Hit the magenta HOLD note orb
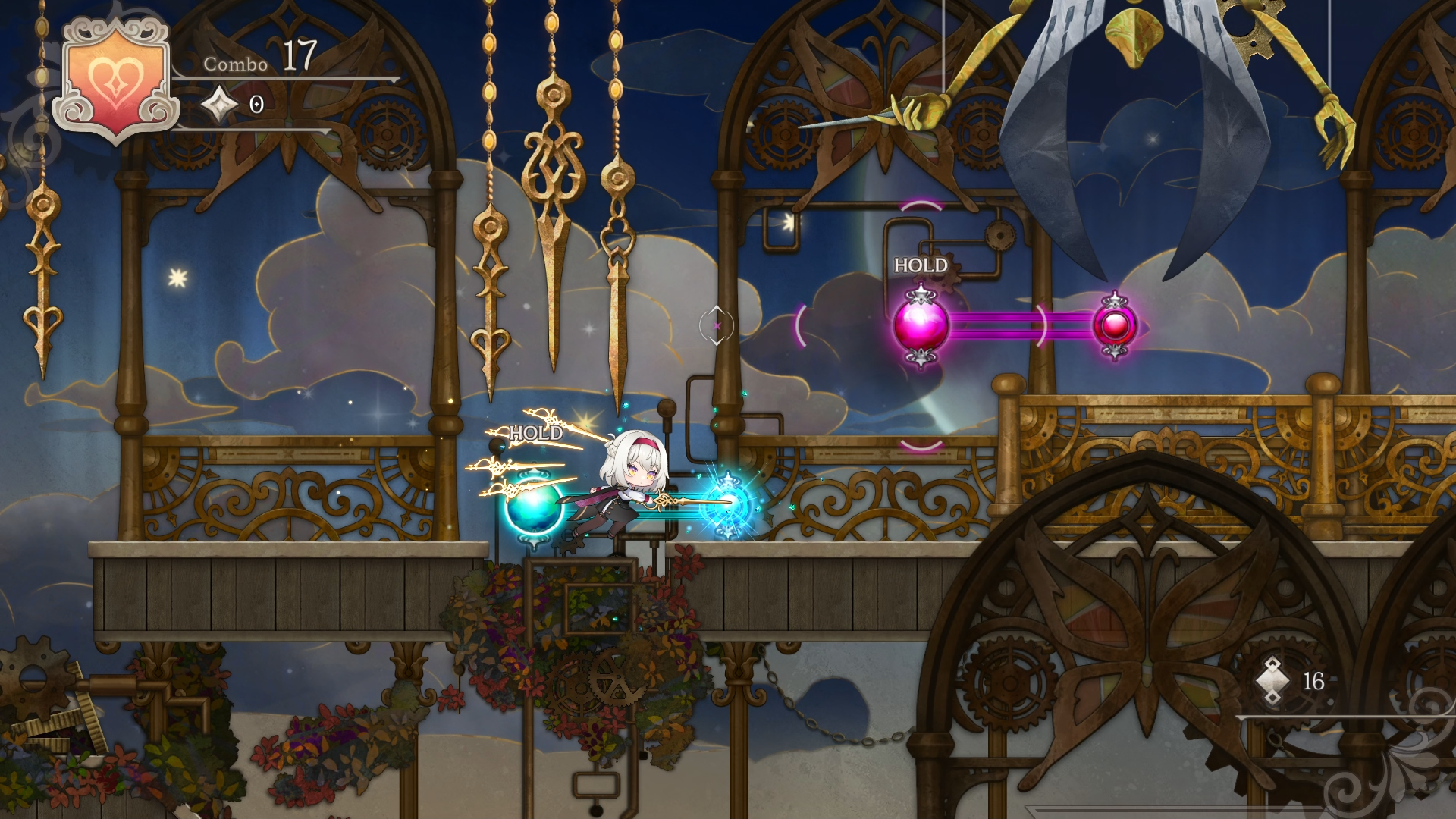 tap(921, 326)
